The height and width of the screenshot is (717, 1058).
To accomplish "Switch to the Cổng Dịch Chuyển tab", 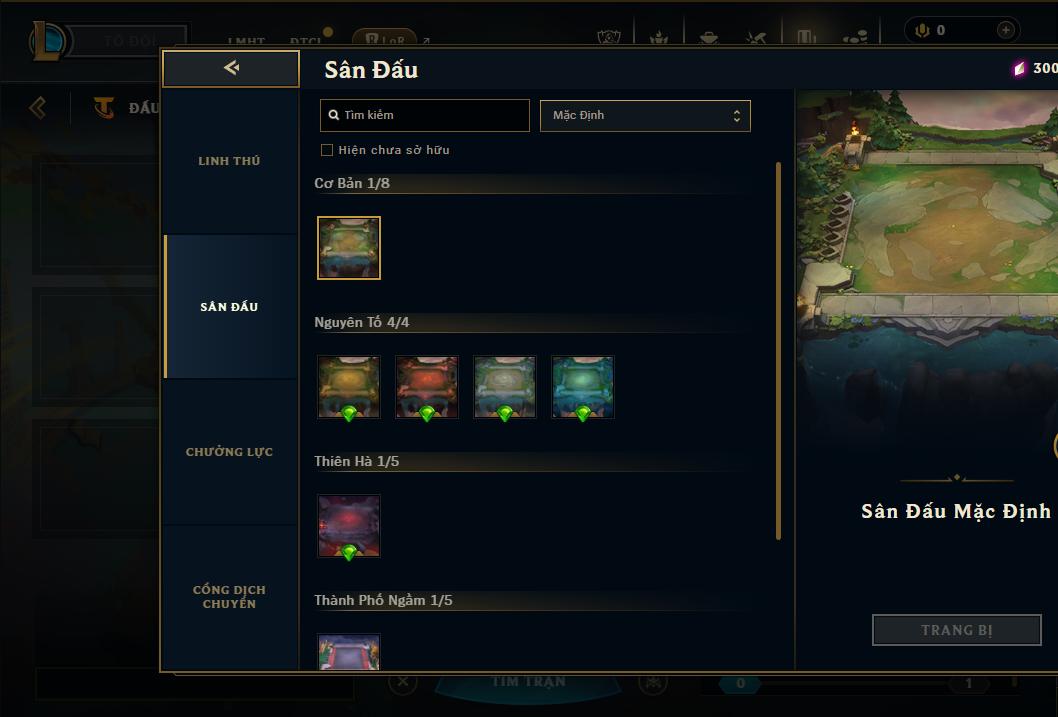I will [229, 596].
